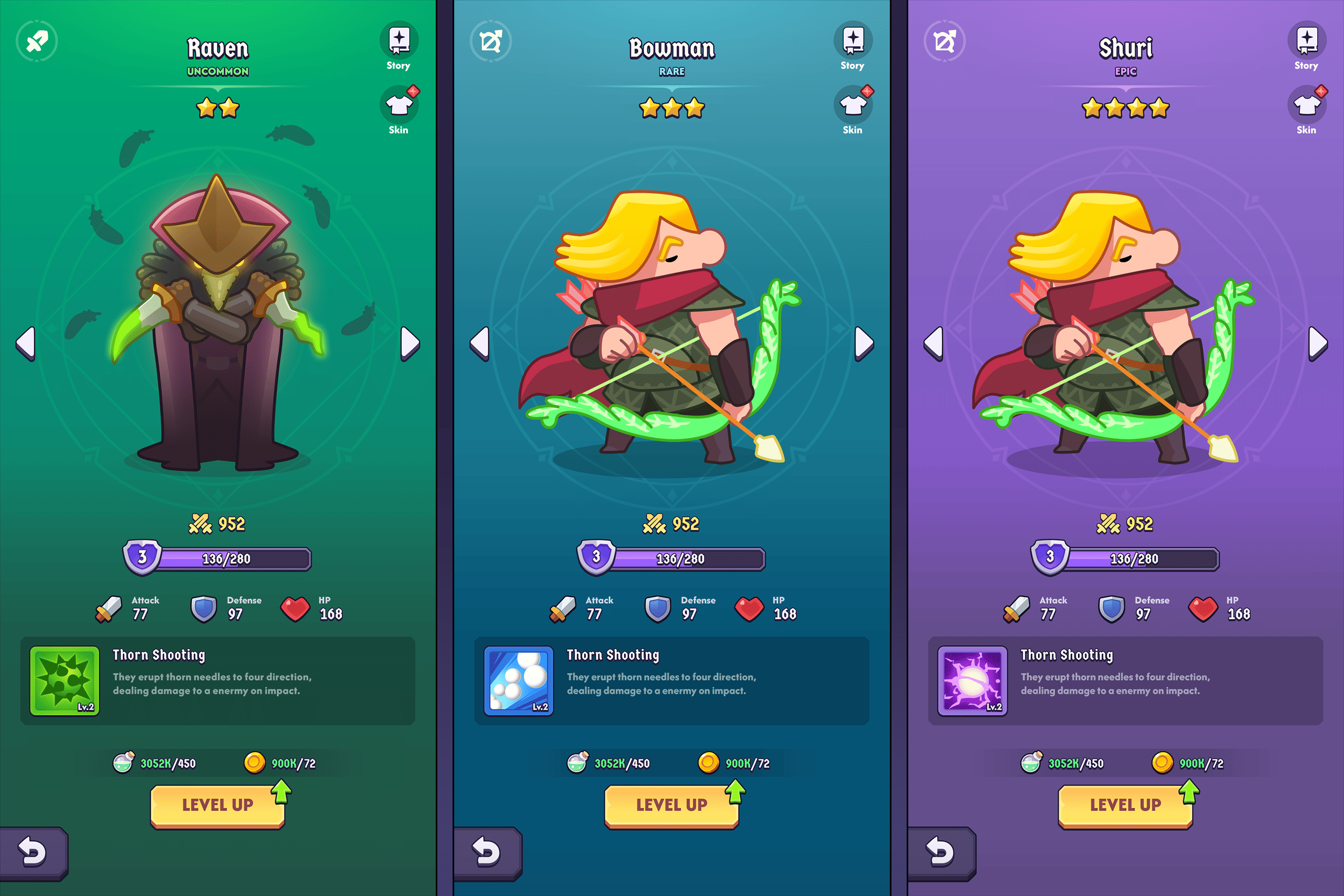Level up Raven
This screenshot has height=896, width=1344.
pyautogui.click(x=218, y=805)
